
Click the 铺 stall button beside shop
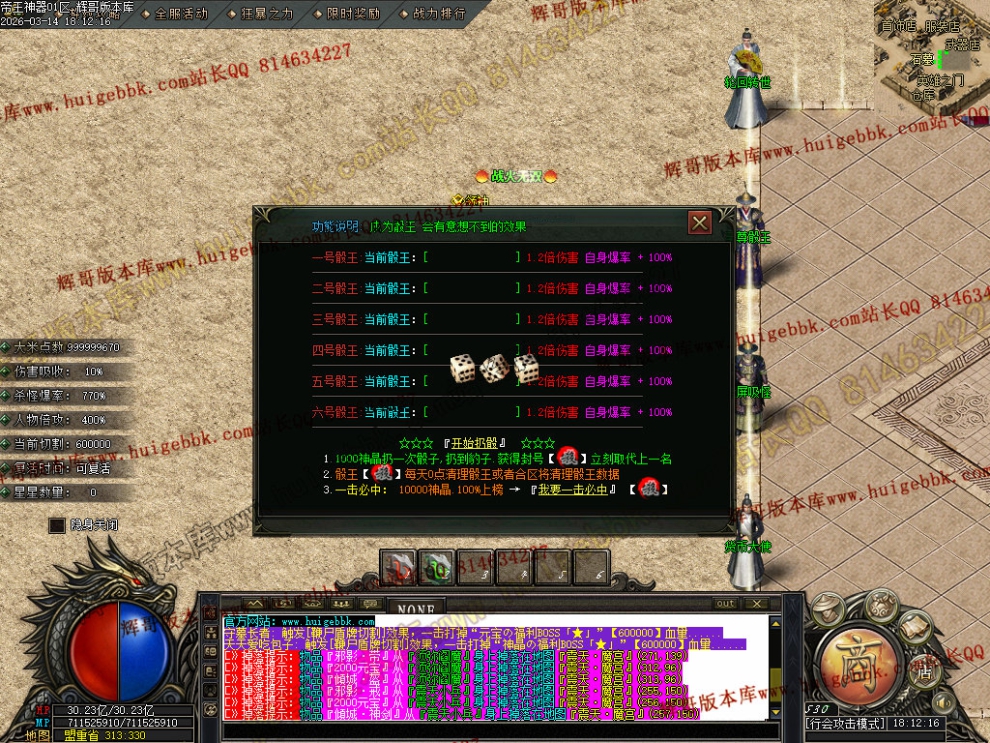(x=925, y=673)
